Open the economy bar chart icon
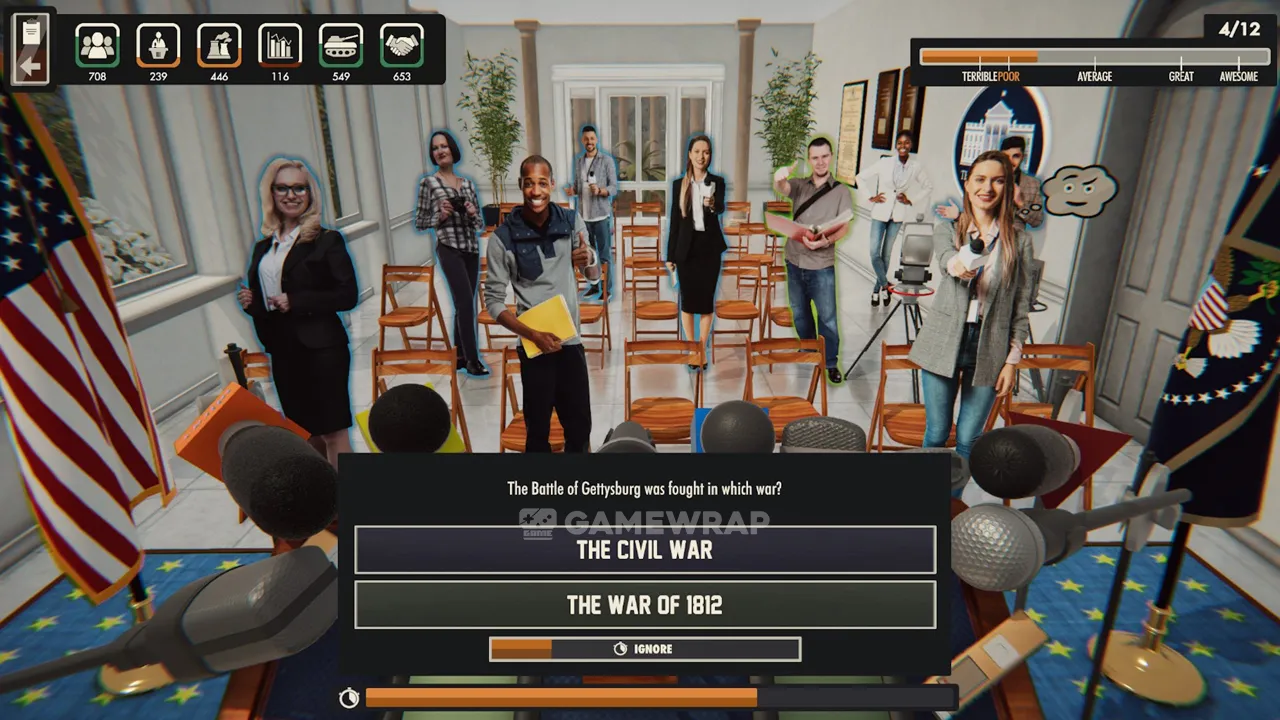This screenshot has height=720, width=1280. 280,45
